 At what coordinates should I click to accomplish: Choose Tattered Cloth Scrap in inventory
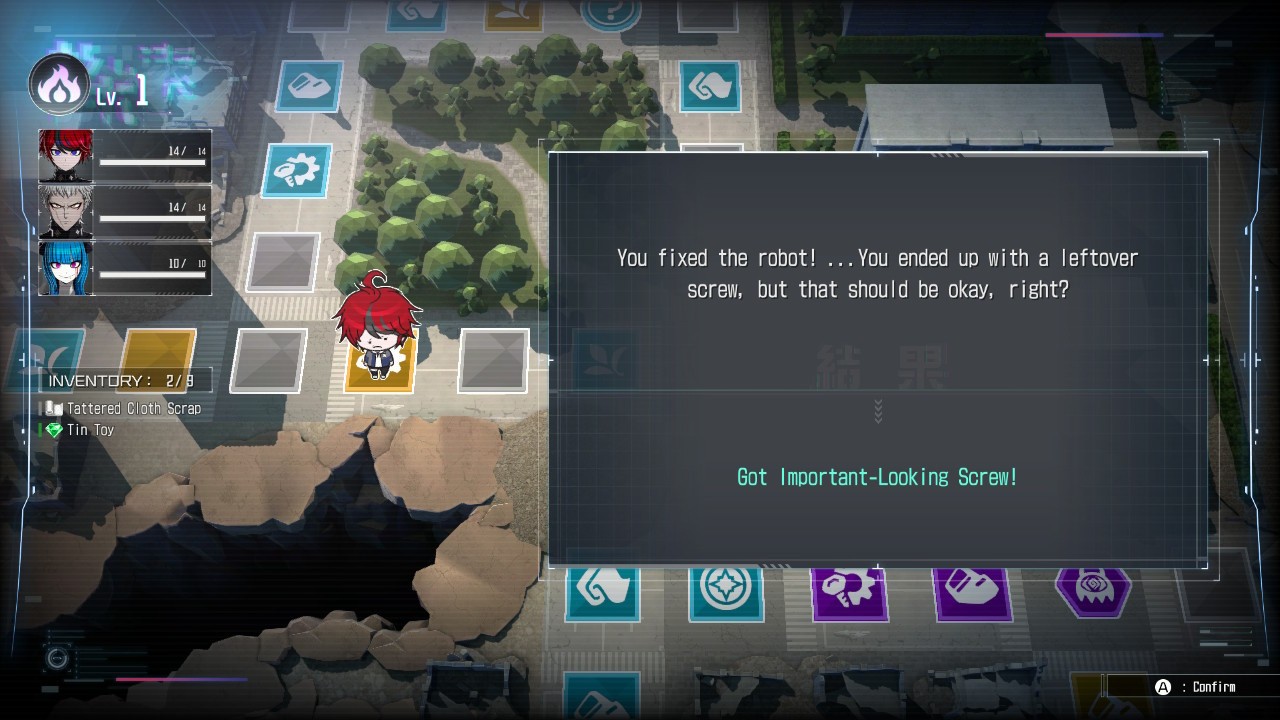133,408
